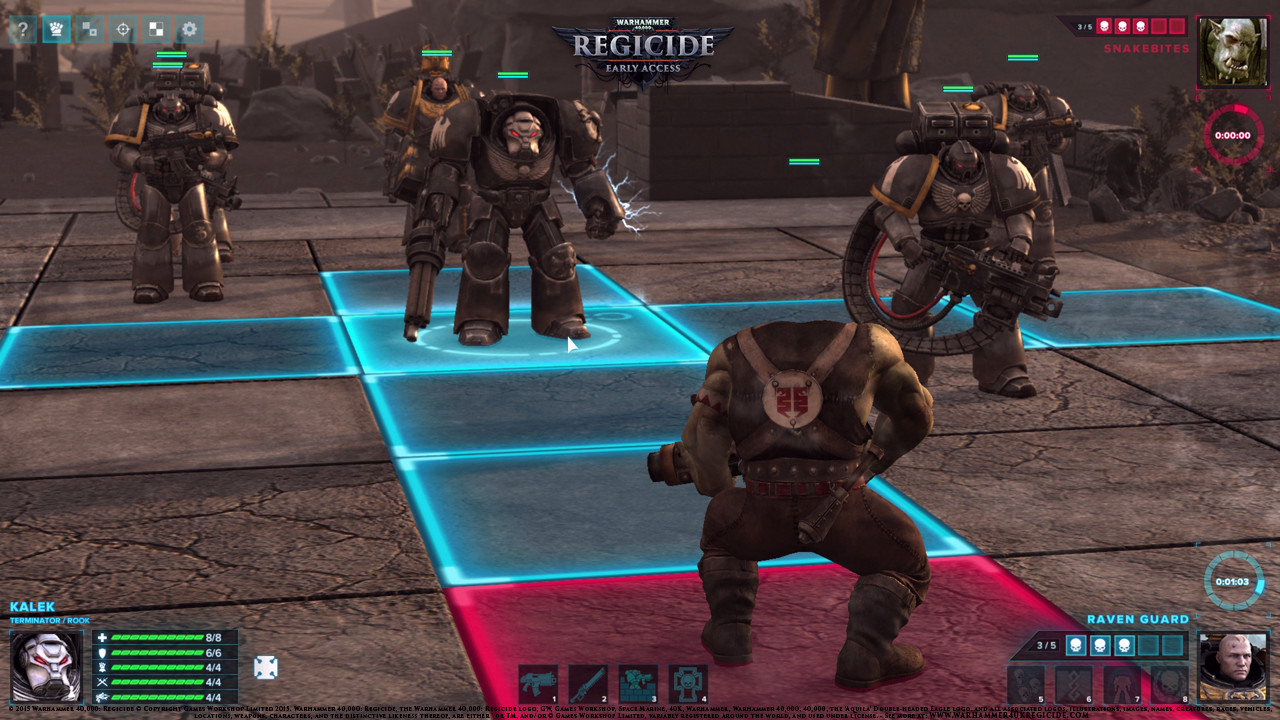
Task: Select the rifle ability in slot 2
Action: tap(588, 684)
